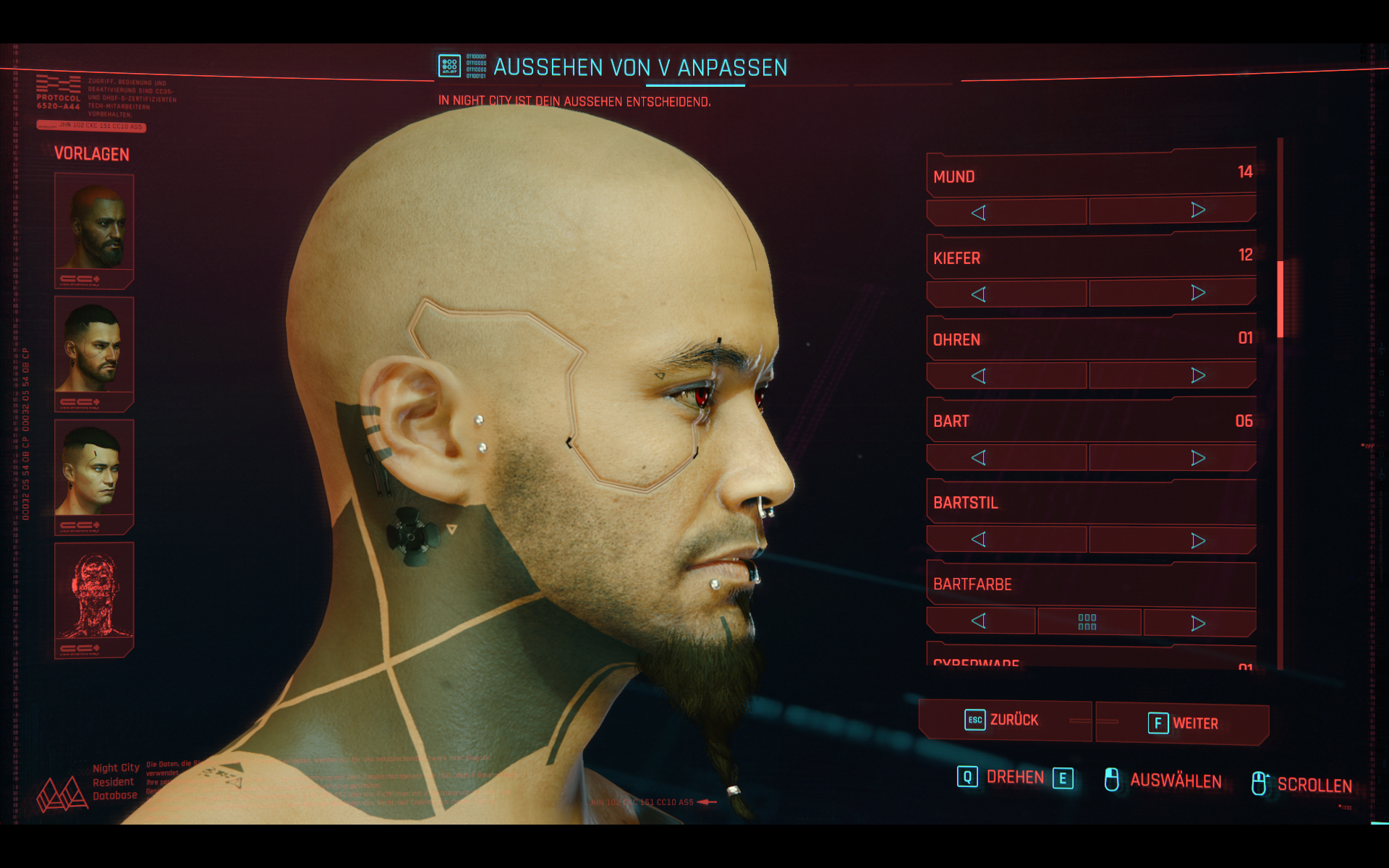The height and width of the screenshot is (868, 1389).
Task: Cycle Bartstil backward
Action: tap(979, 540)
